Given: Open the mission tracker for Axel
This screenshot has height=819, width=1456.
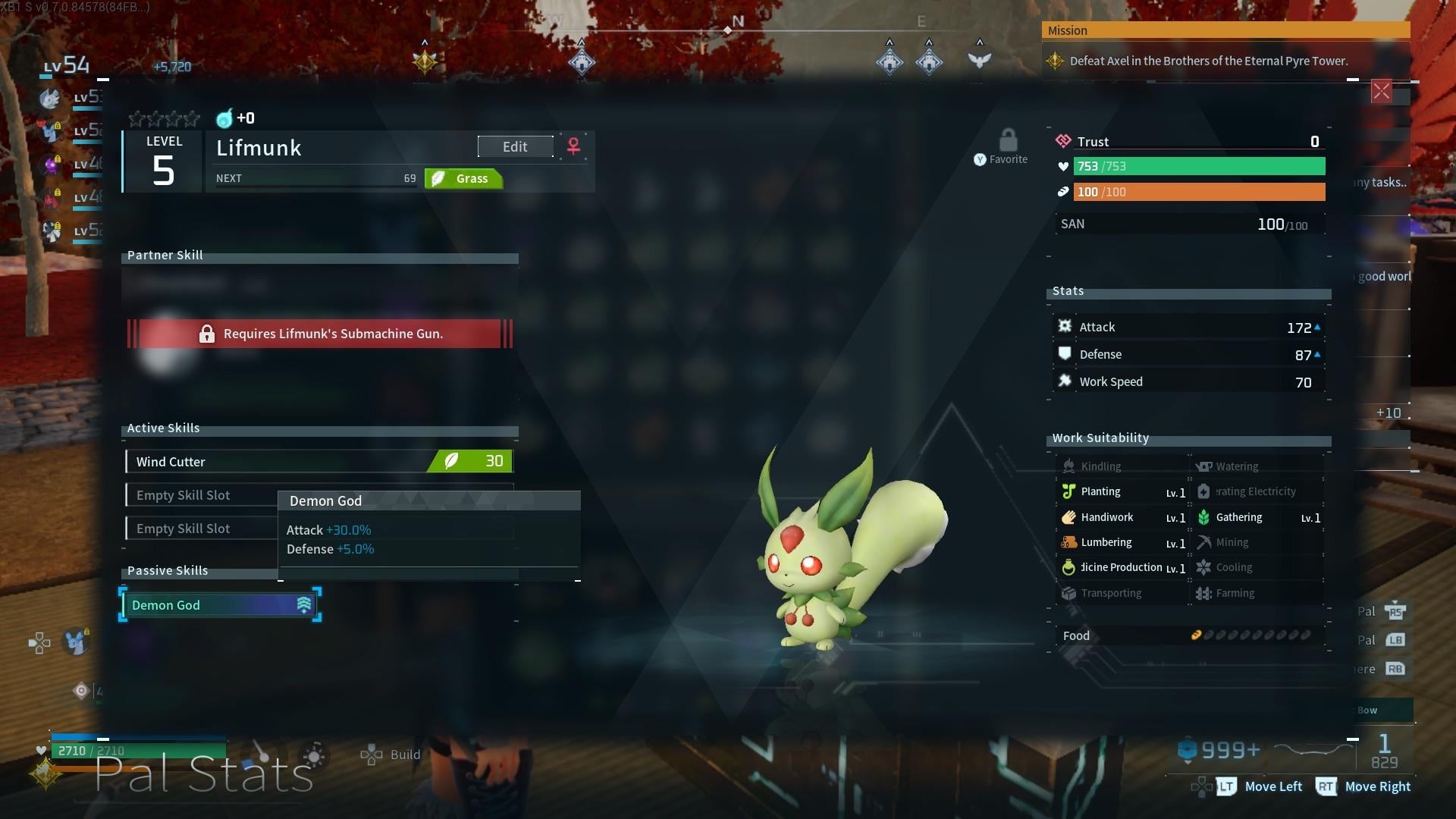Looking at the screenshot, I should point(1208,61).
